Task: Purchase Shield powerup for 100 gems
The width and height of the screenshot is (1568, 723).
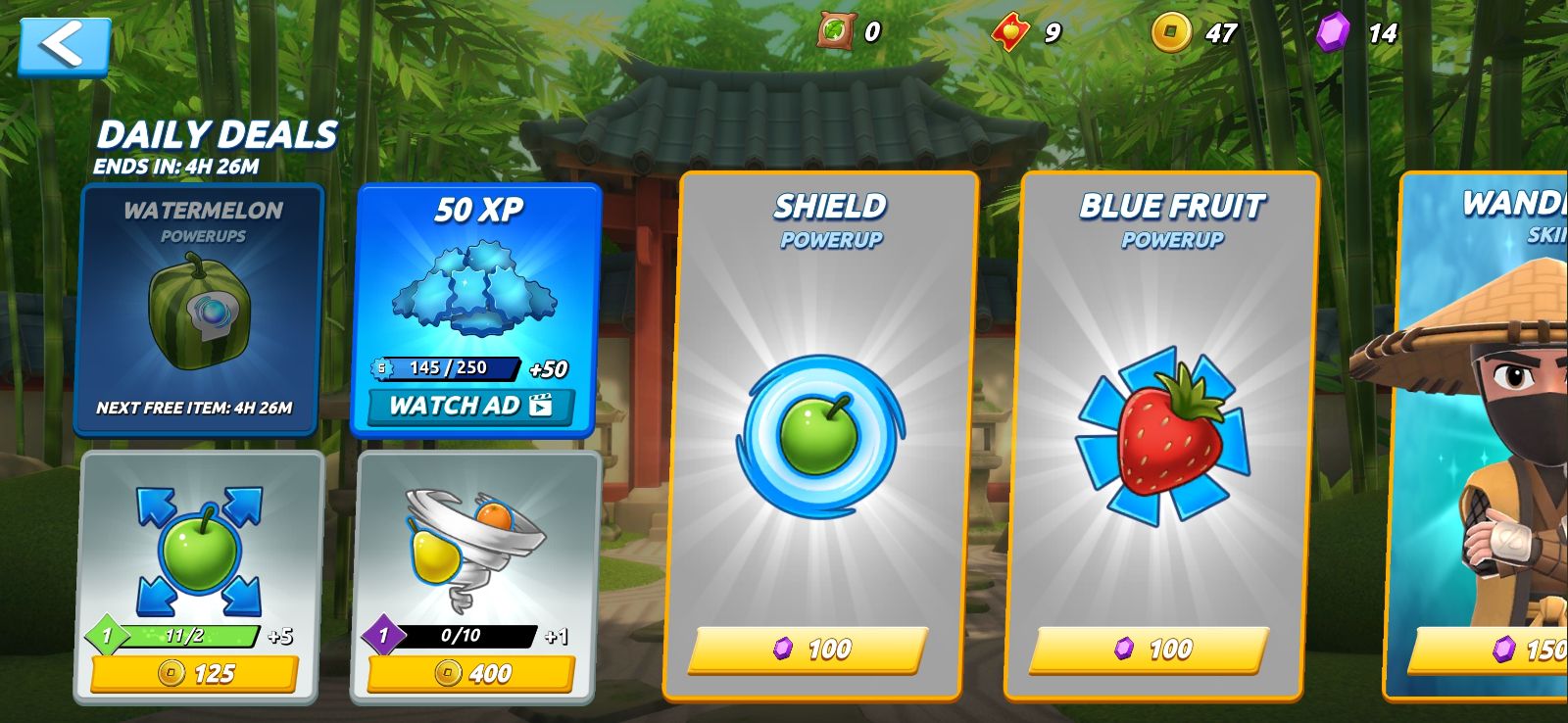Action: 809,649
